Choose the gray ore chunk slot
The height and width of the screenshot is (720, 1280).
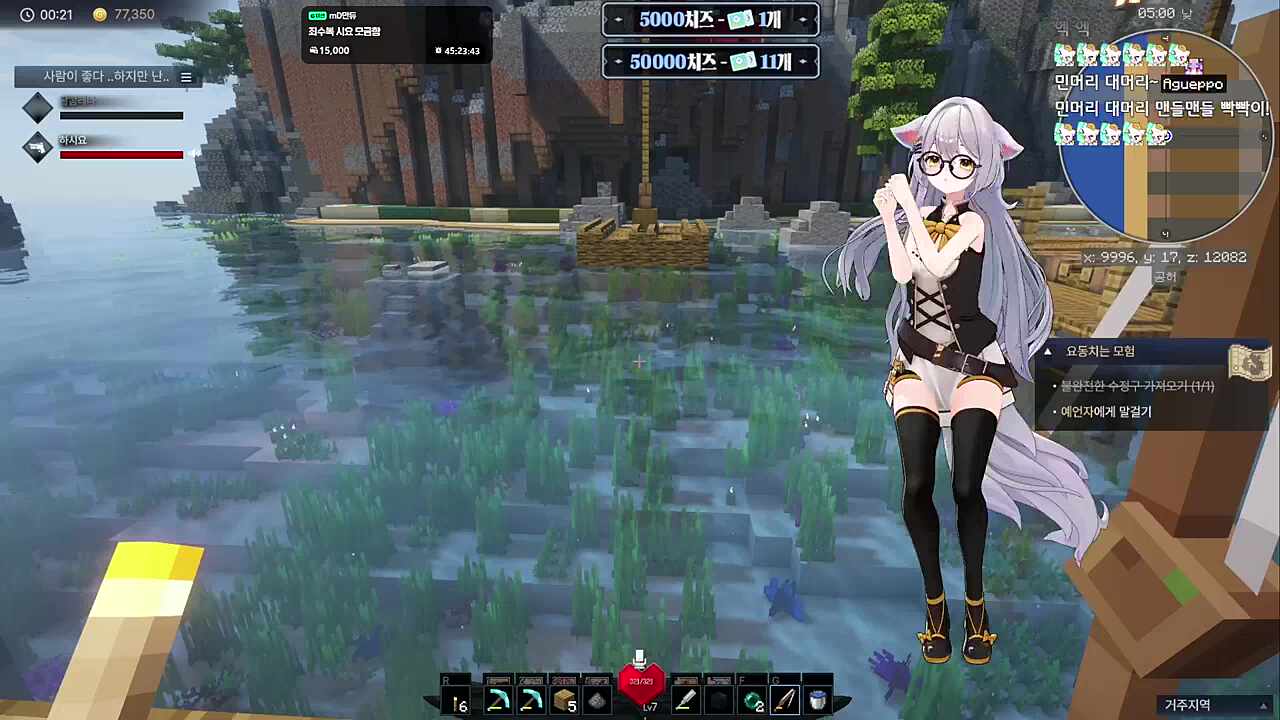pos(598,701)
